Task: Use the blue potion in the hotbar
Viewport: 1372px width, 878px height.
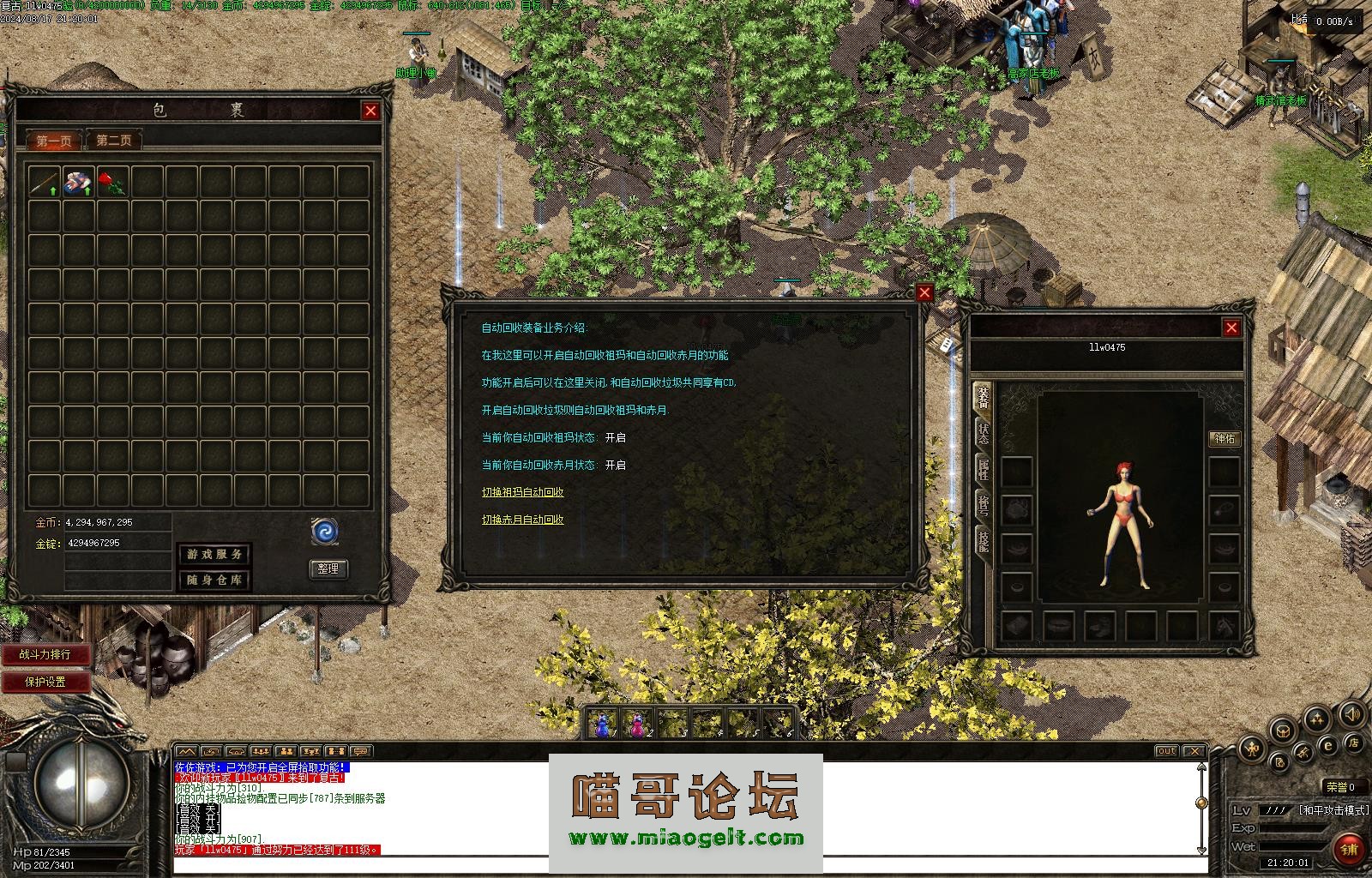Action: point(605,725)
